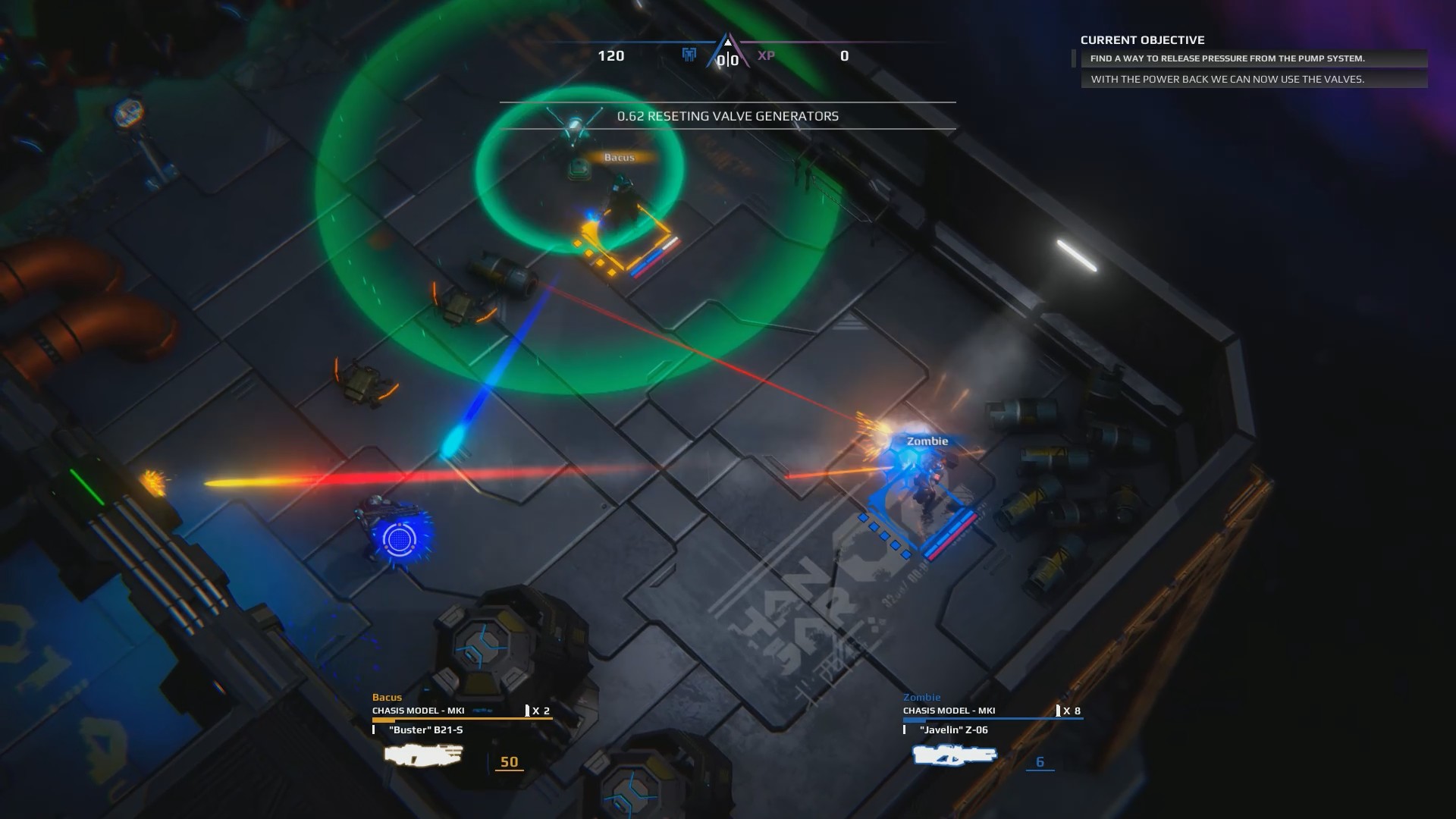Select Bacus's "Buster" B21-S weapon icon
Screen dimensions: 1456x819
(x=422, y=755)
